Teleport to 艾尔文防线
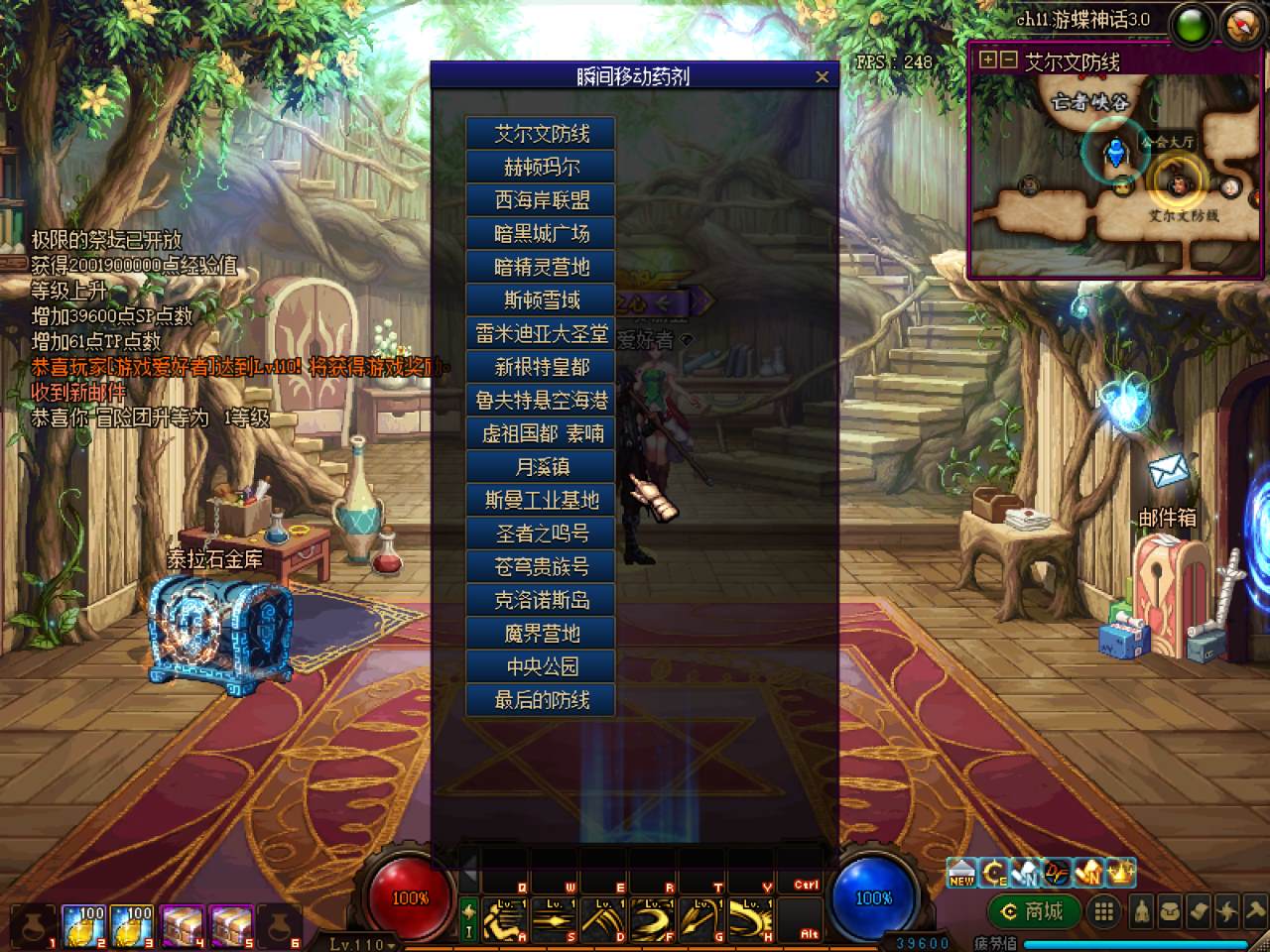This screenshot has width=1270, height=952. tap(541, 134)
